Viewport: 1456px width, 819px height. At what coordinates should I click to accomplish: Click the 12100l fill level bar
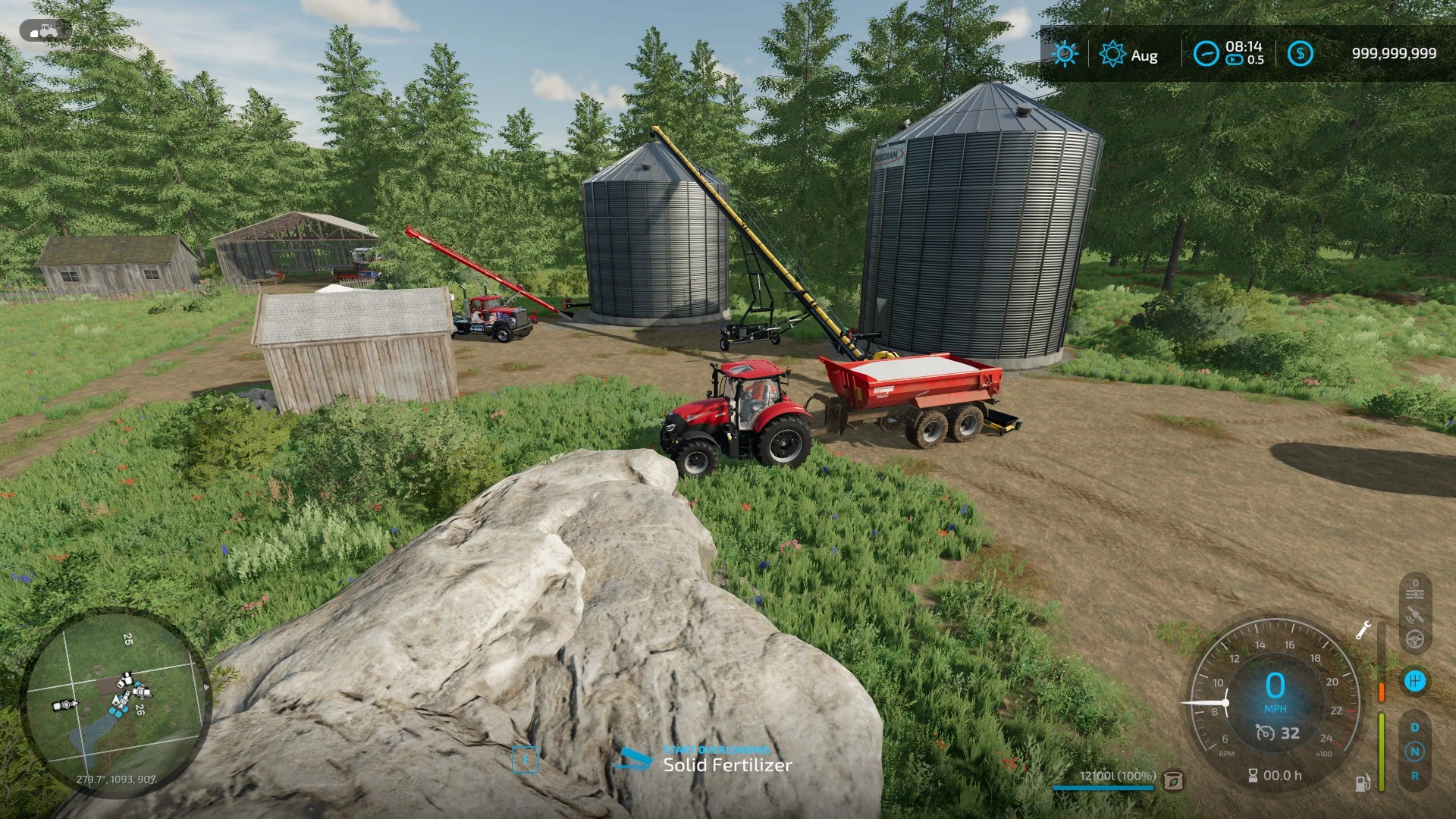[x=1104, y=788]
